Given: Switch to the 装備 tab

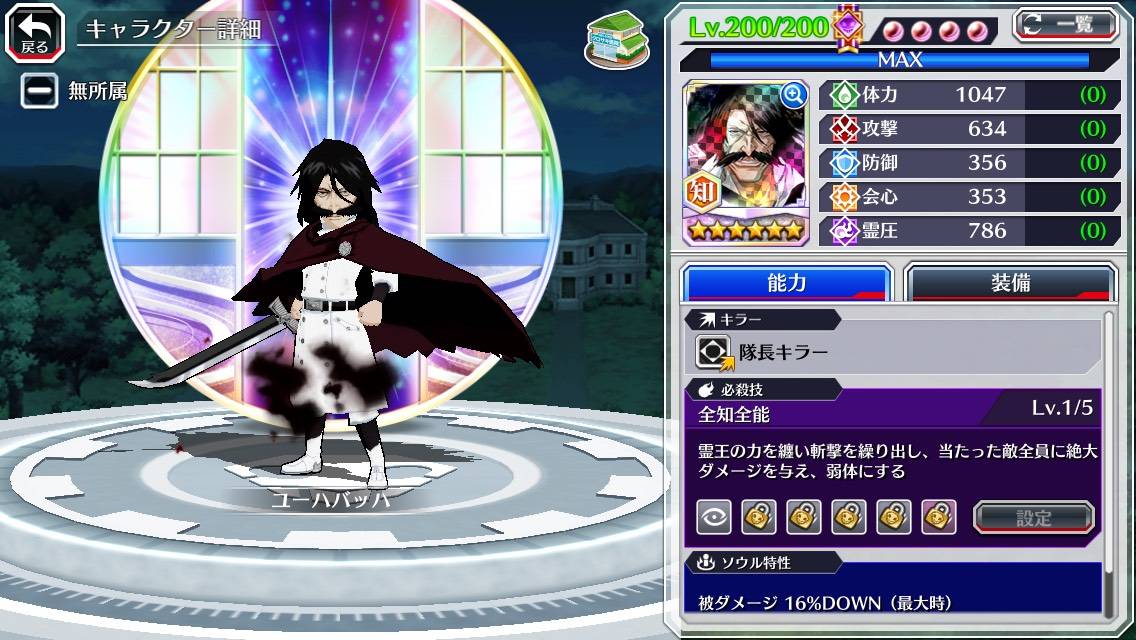Looking at the screenshot, I should [1010, 283].
